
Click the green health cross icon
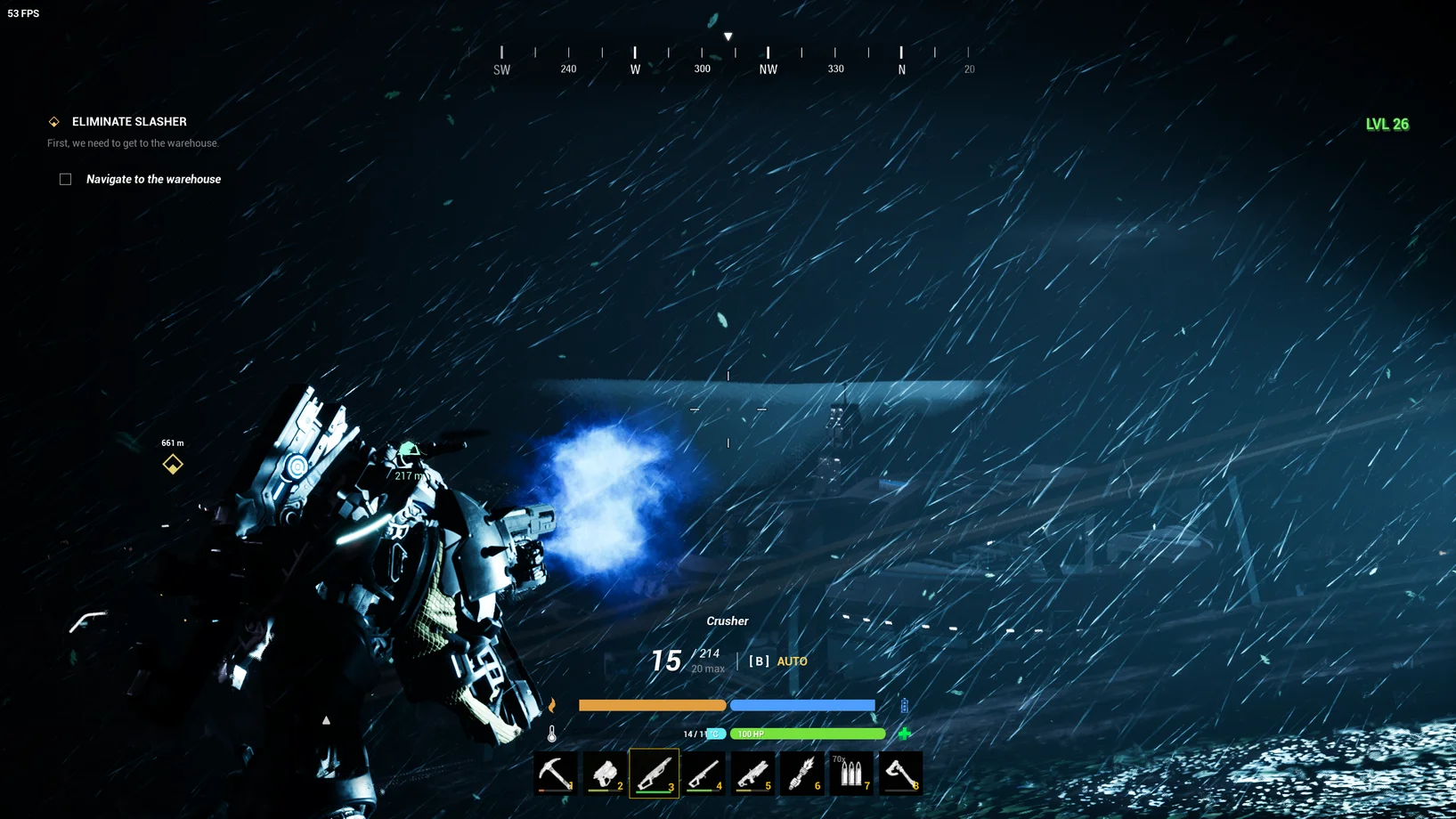905,734
